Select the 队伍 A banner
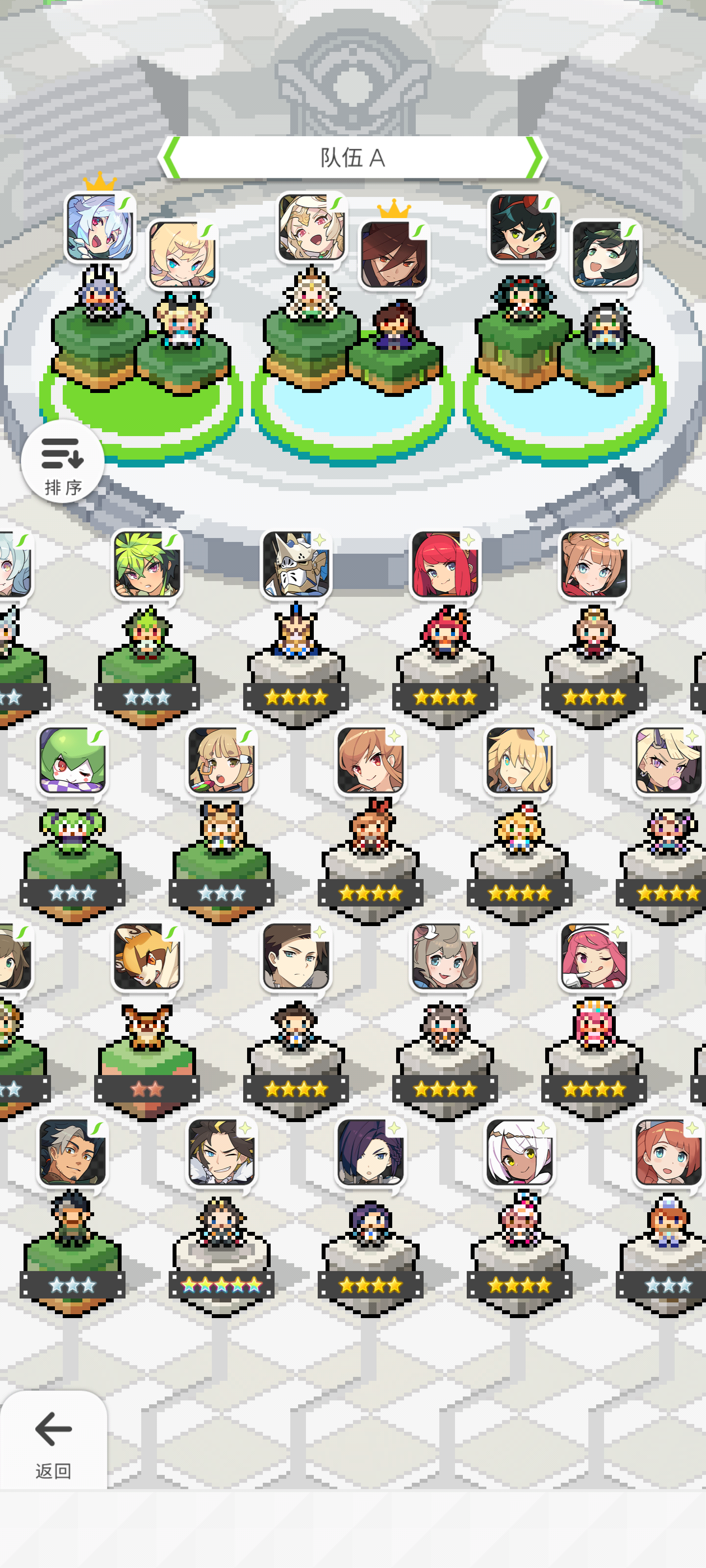 point(353,157)
